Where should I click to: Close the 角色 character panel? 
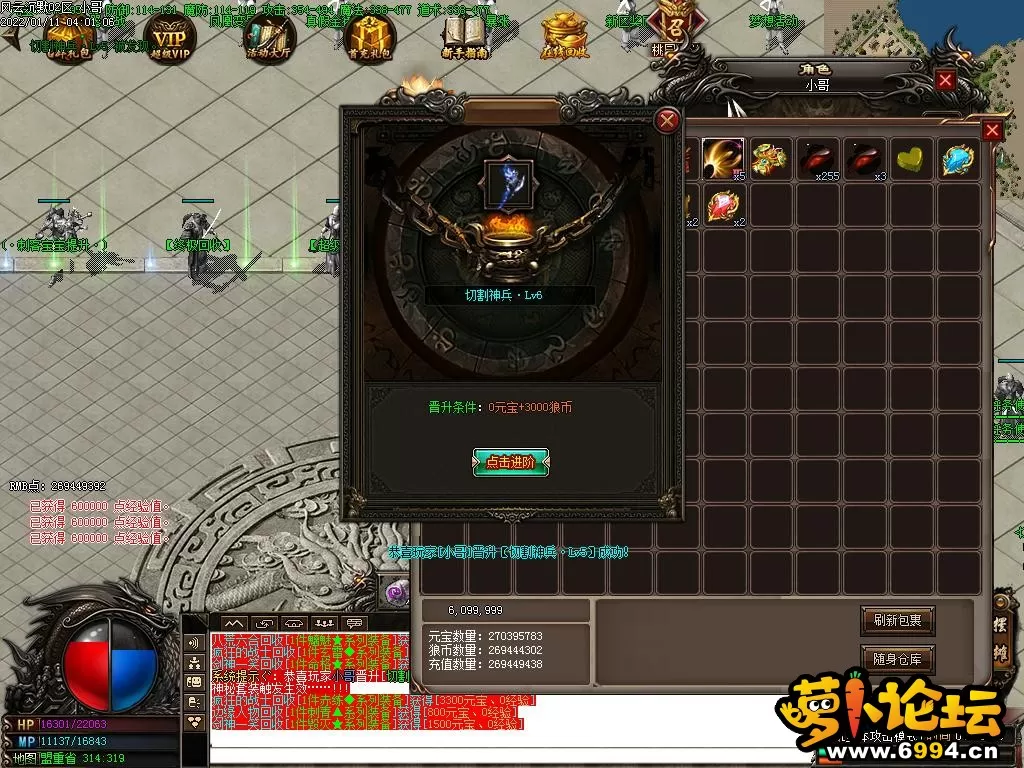[x=945, y=81]
